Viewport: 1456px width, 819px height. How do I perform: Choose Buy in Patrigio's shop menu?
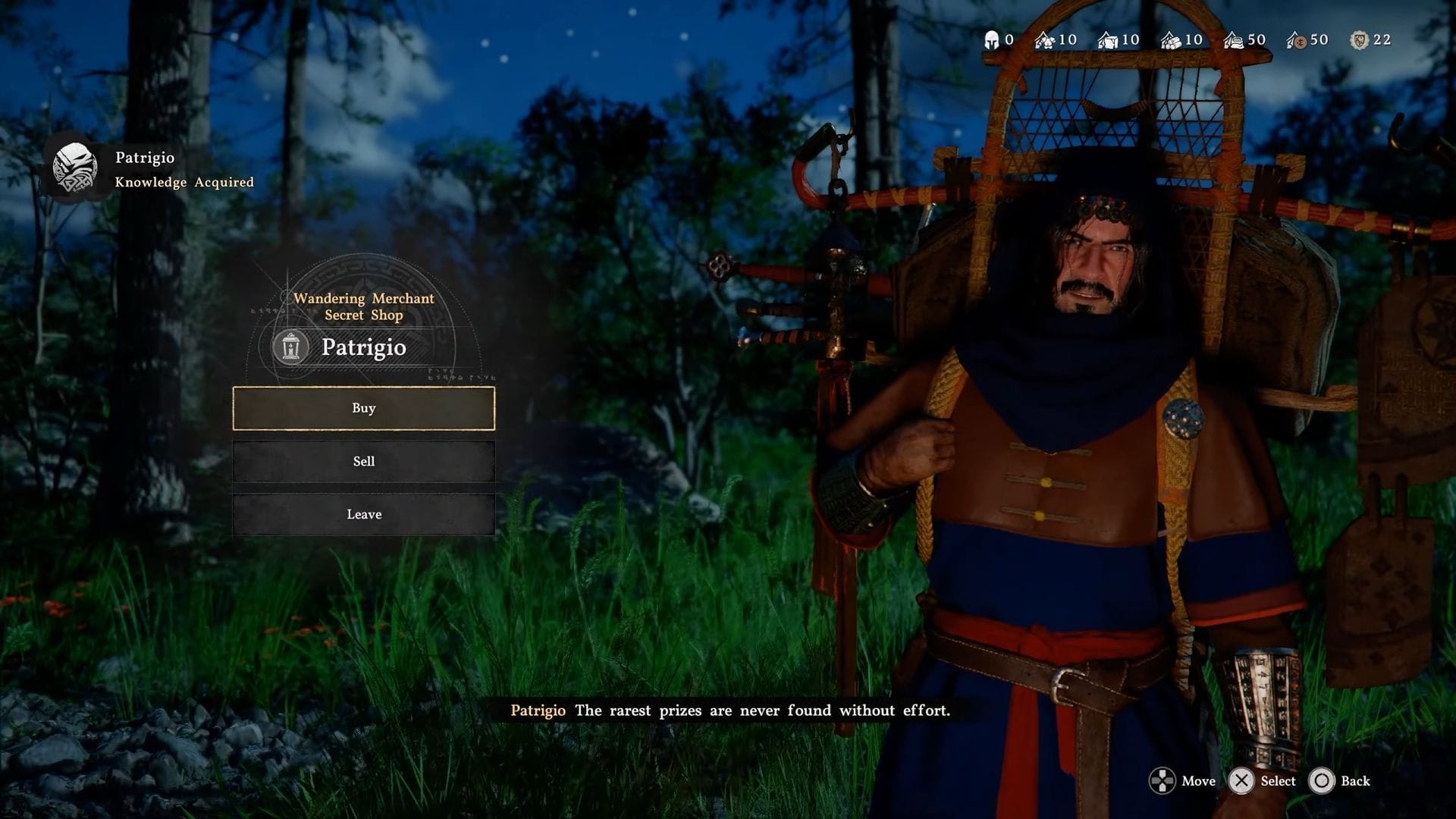pyautogui.click(x=363, y=408)
